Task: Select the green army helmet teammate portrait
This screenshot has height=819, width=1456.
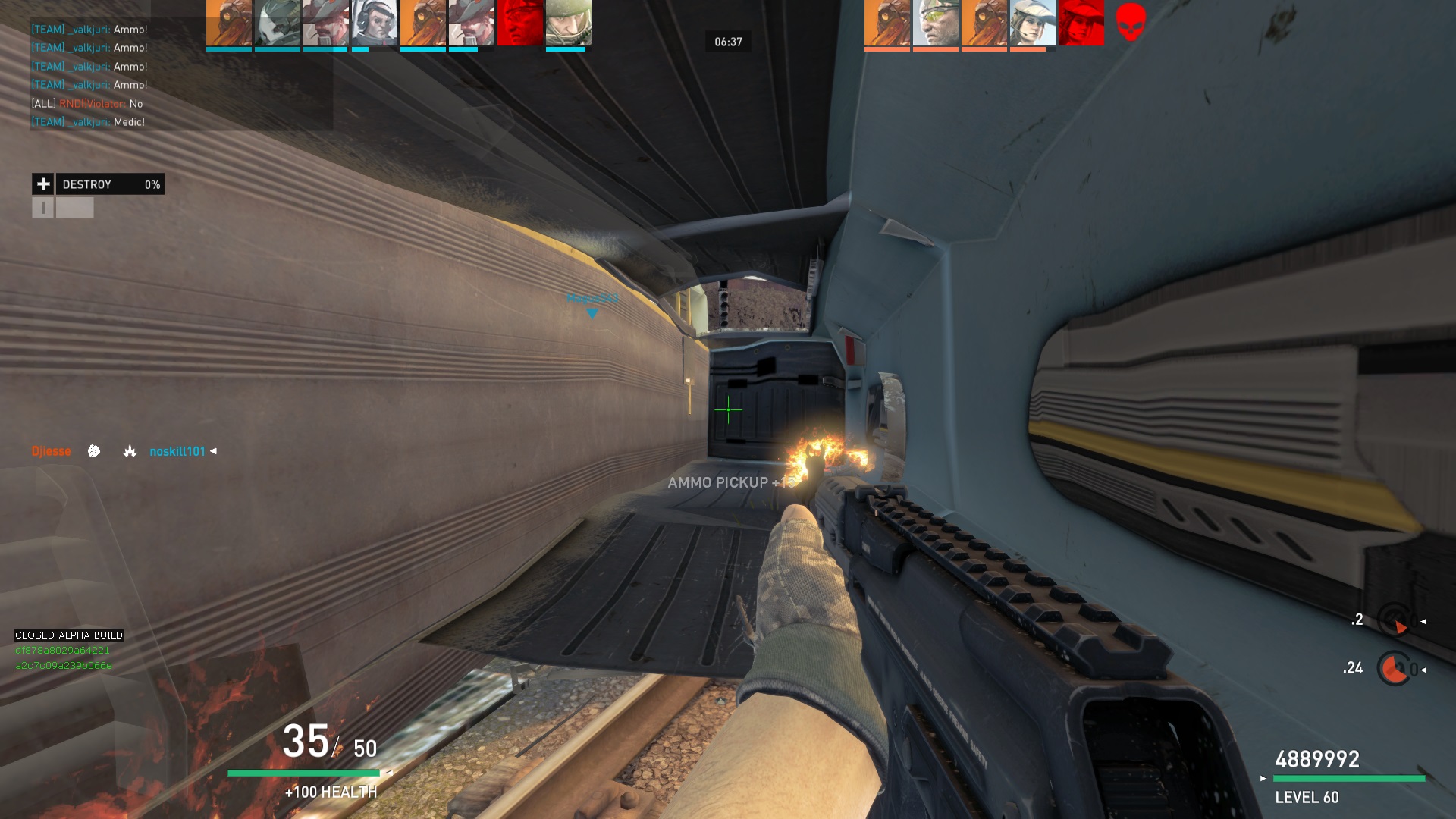Action: coord(568,23)
